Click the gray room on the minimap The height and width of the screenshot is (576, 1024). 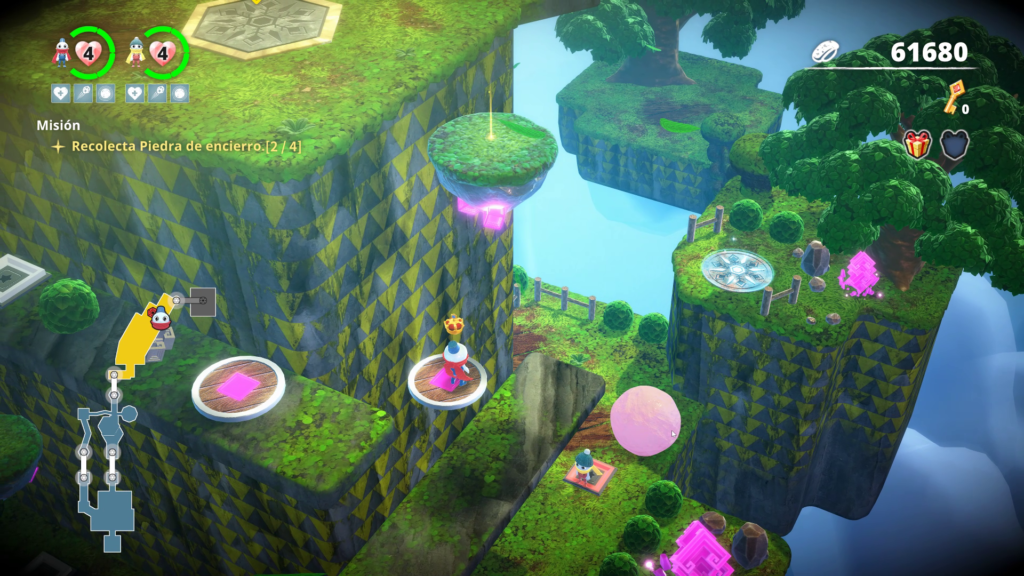(202, 301)
